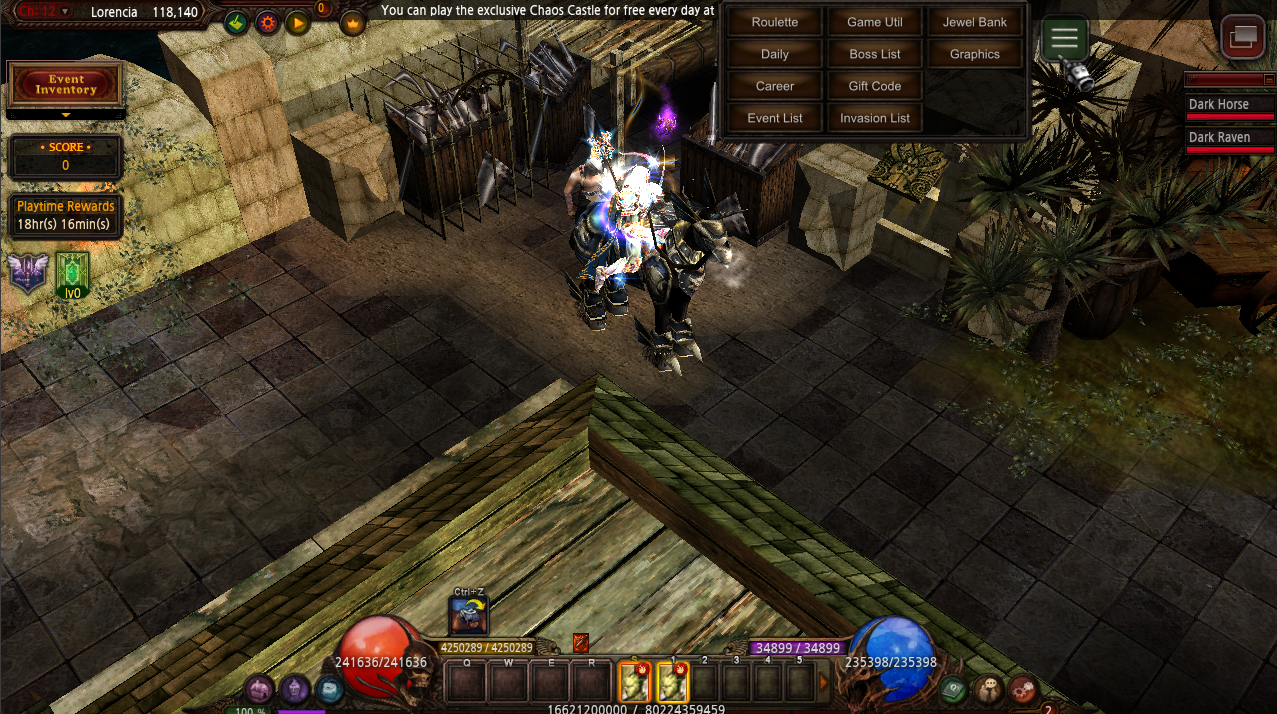Click the Gift Code button
Image resolution: width=1277 pixels, height=714 pixels.
tap(875, 86)
